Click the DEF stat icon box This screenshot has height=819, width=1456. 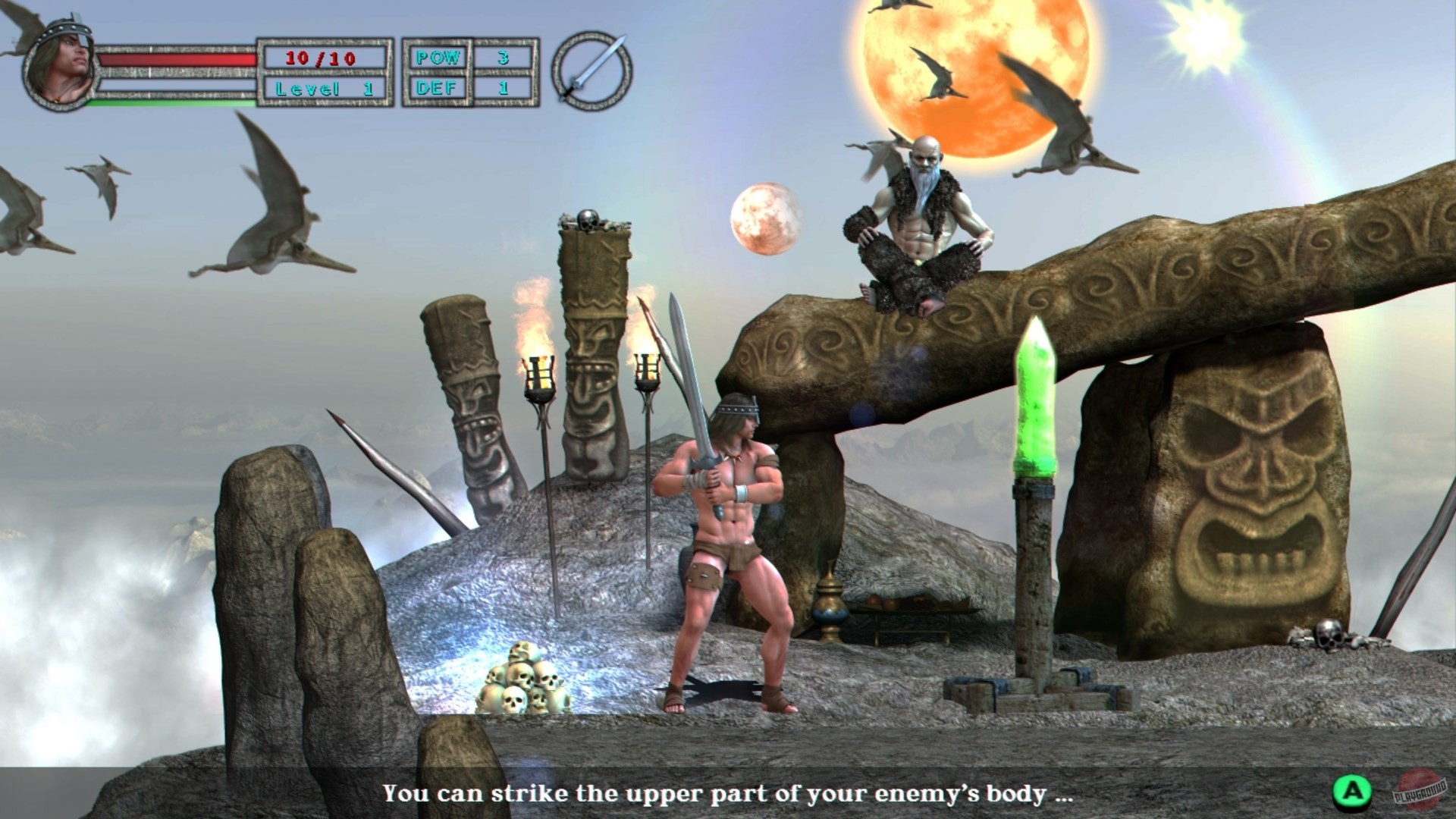(x=438, y=87)
